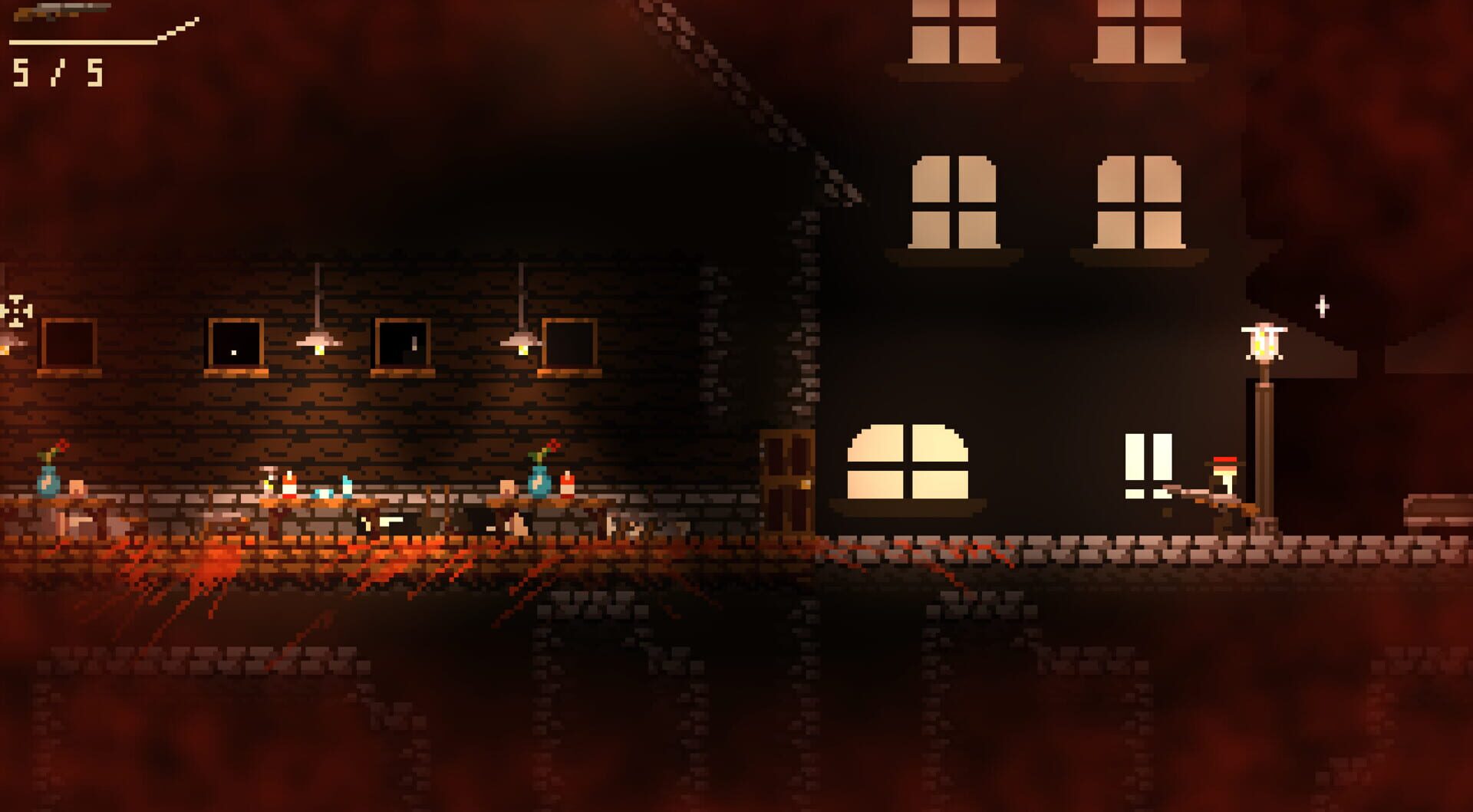
Task: Click the sparkle star above the rooftop
Action: pos(1321,307)
